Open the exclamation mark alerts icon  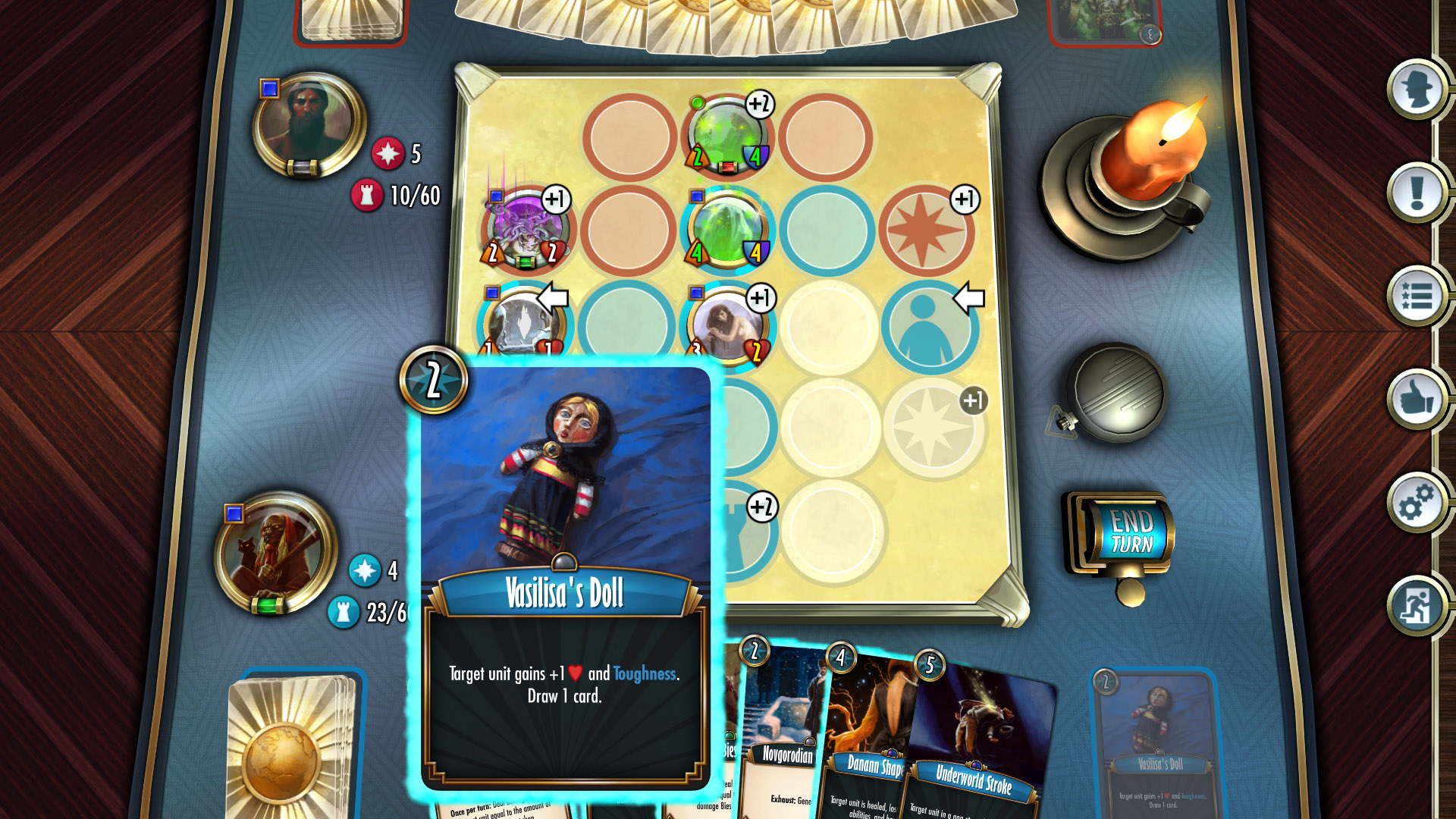click(x=1415, y=193)
